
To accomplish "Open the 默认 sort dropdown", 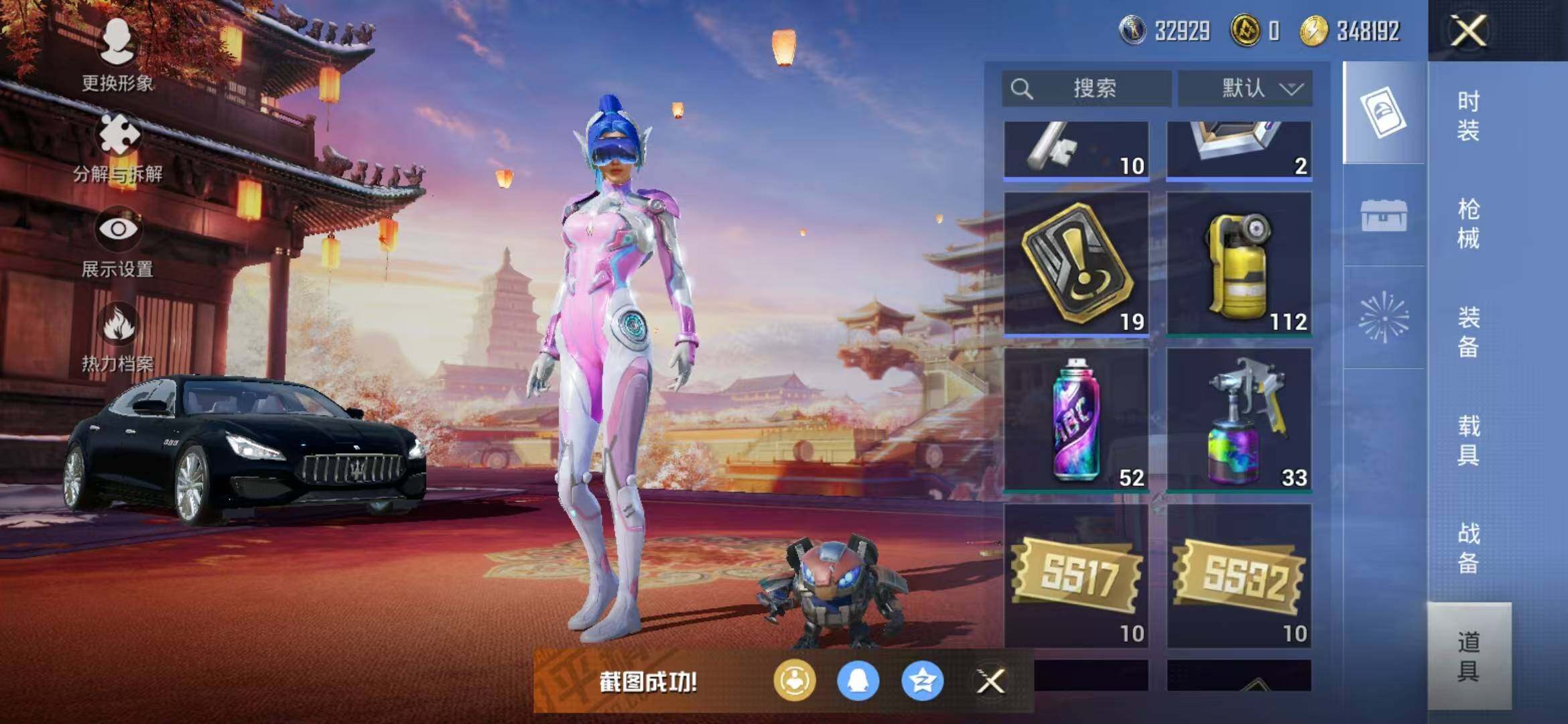I will pos(1245,88).
